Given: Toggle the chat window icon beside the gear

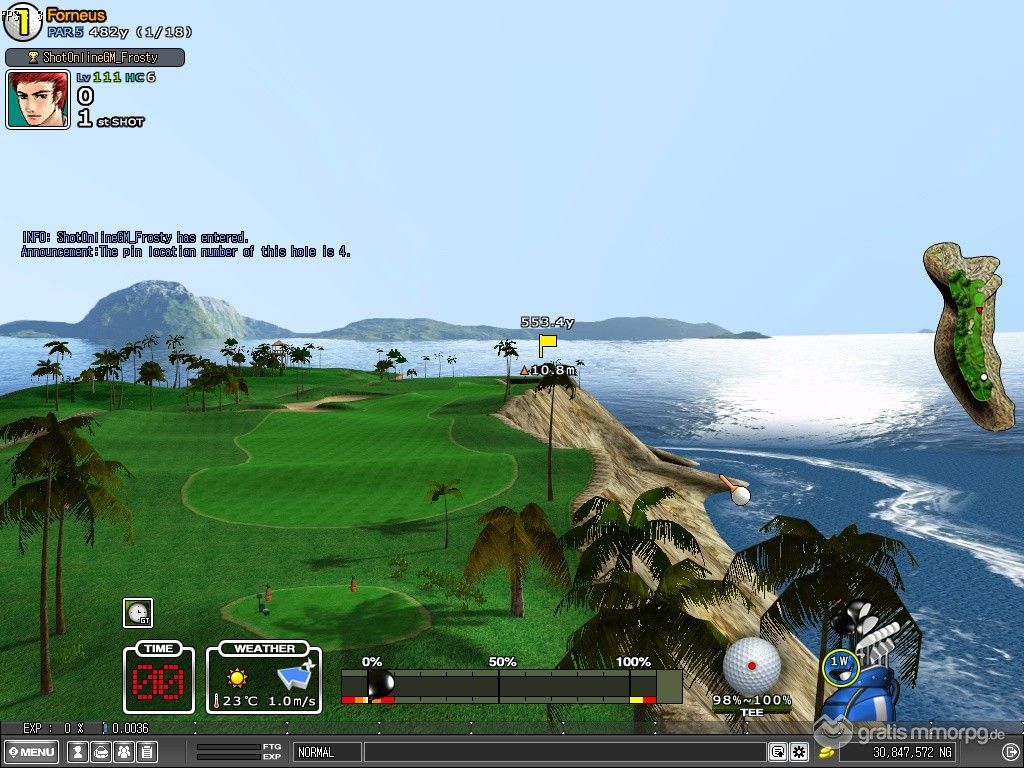Looking at the screenshot, I should pyautogui.click(x=777, y=752).
